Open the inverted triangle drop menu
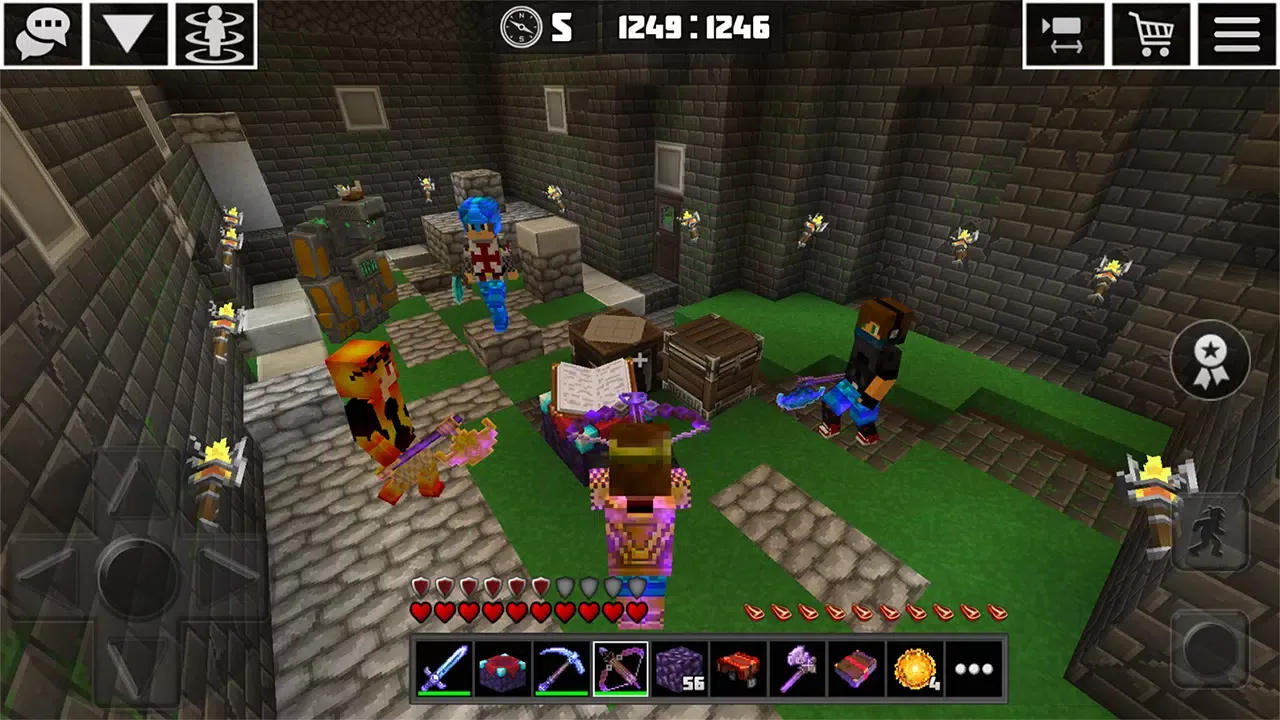Screen dimensions: 1280x720 coord(128,33)
